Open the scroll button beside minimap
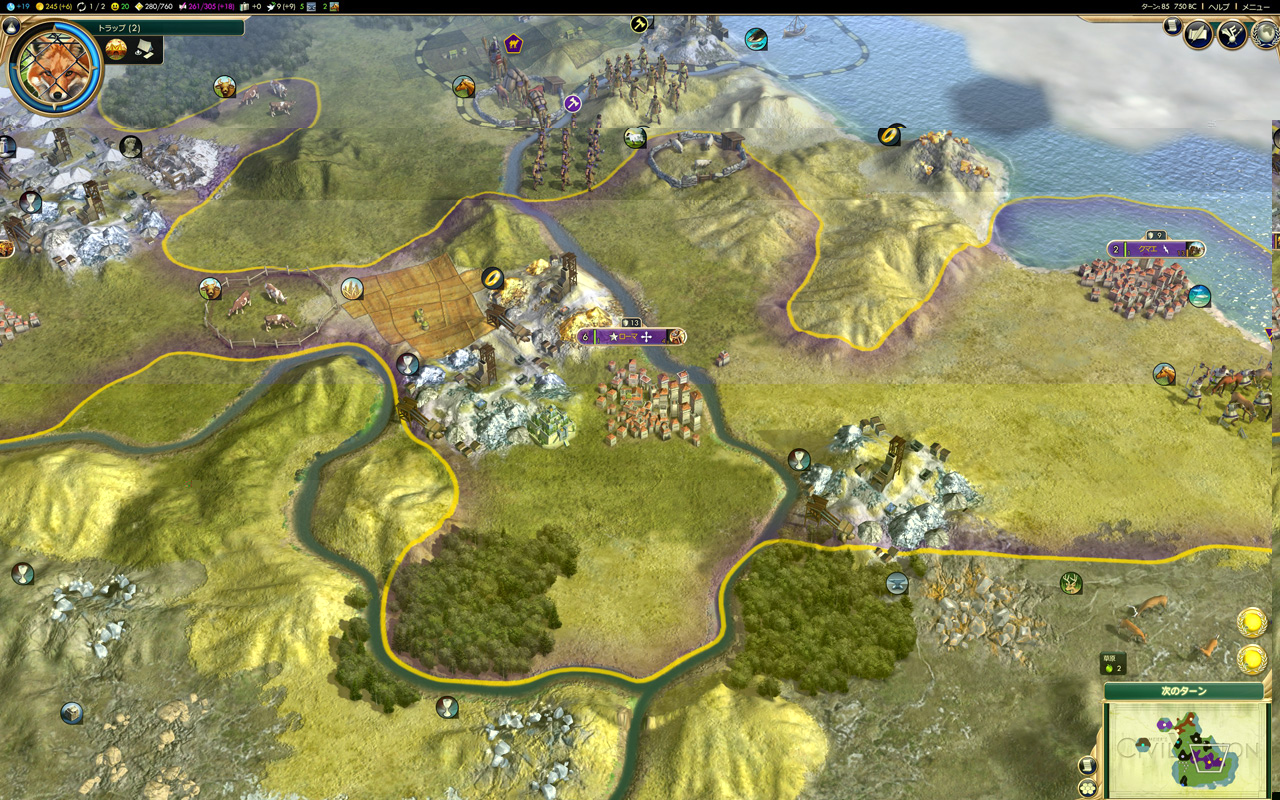Screen dimensions: 1280x800 pos(1088,765)
